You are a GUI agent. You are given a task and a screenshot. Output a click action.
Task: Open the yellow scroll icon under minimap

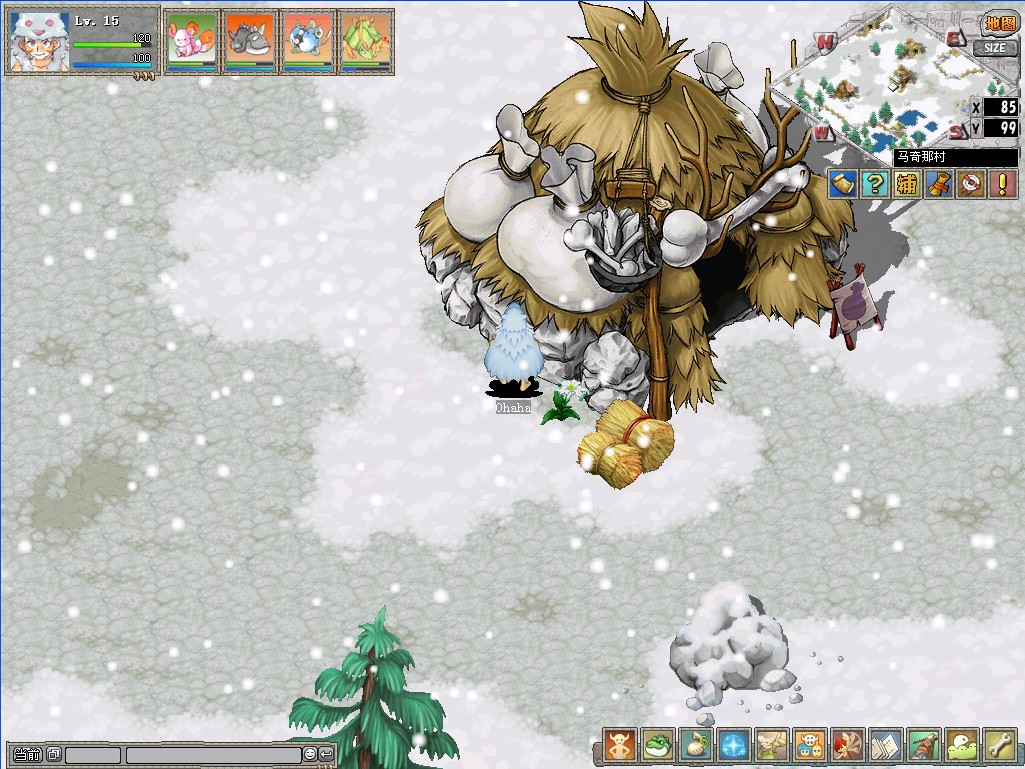pyautogui.click(x=842, y=183)
